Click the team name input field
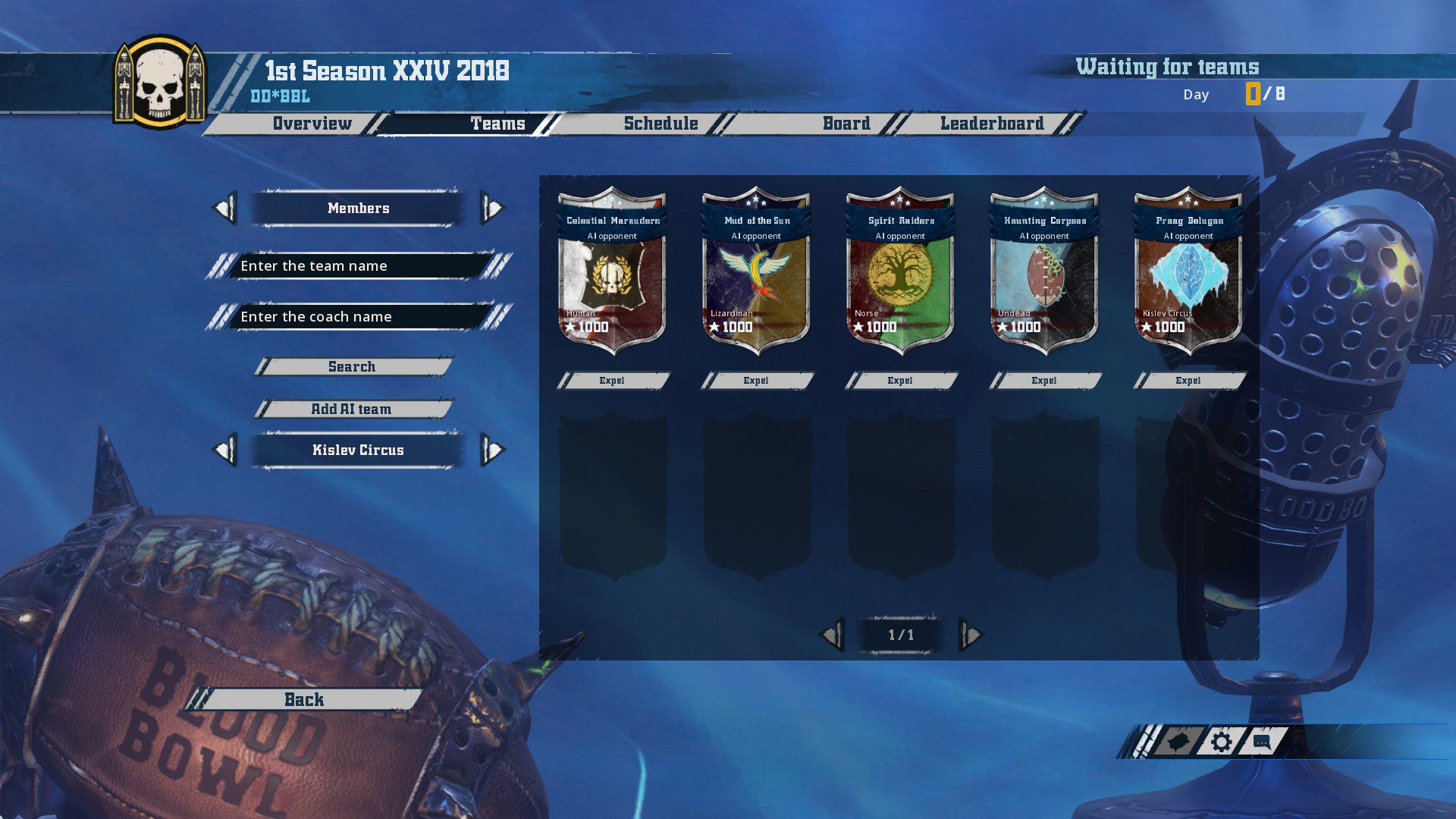Image resolution: width=1456 pixels, height=819 pixels. pyautogui.click(x=358, y=266)
